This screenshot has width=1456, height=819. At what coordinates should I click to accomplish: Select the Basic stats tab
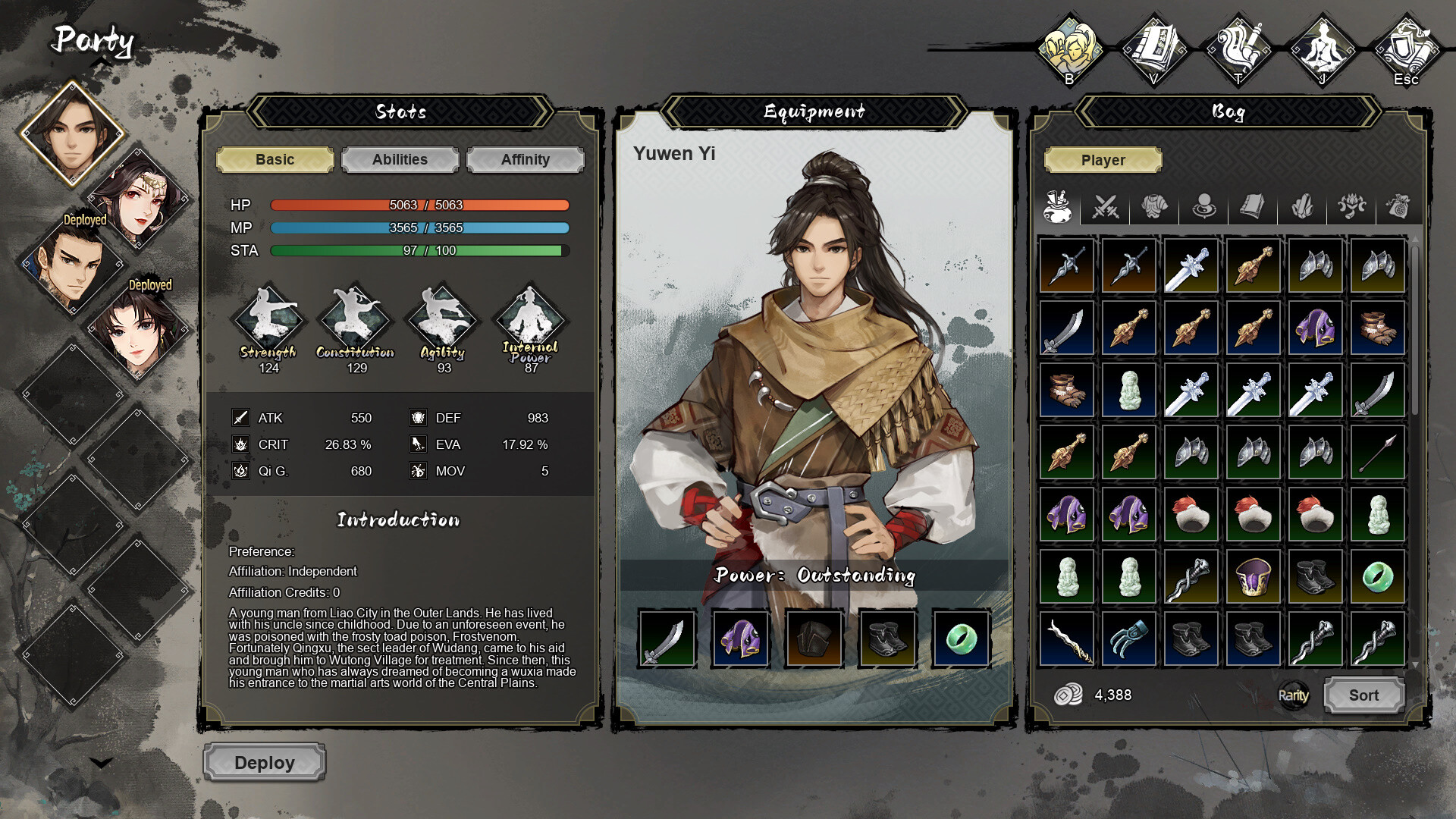pyautogui.click(x=275, y=159)
